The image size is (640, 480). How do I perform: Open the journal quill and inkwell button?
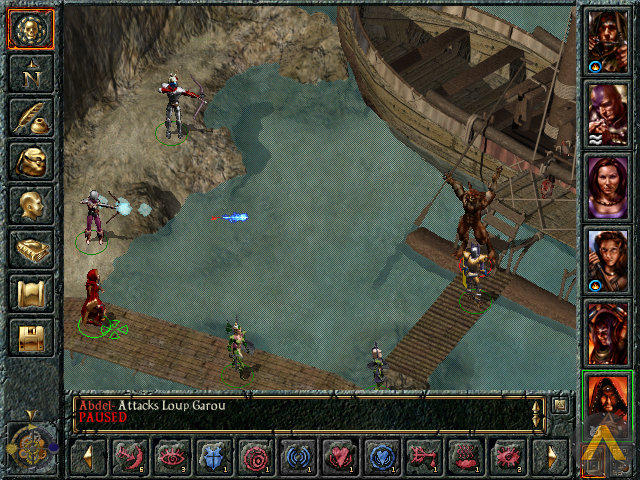click(31, 116)
